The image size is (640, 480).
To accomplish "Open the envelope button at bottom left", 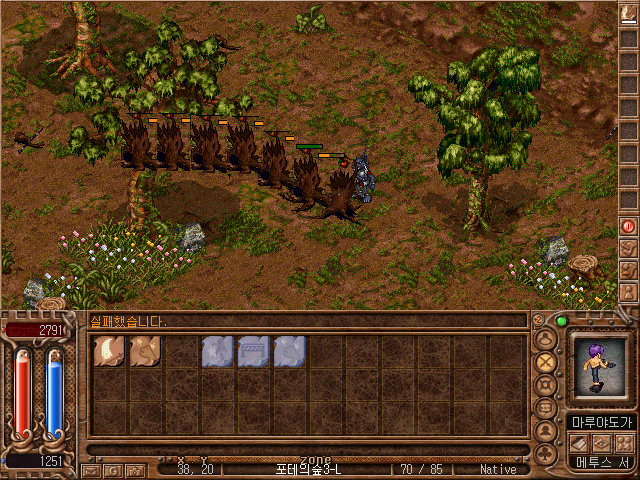I will [92, 469].
